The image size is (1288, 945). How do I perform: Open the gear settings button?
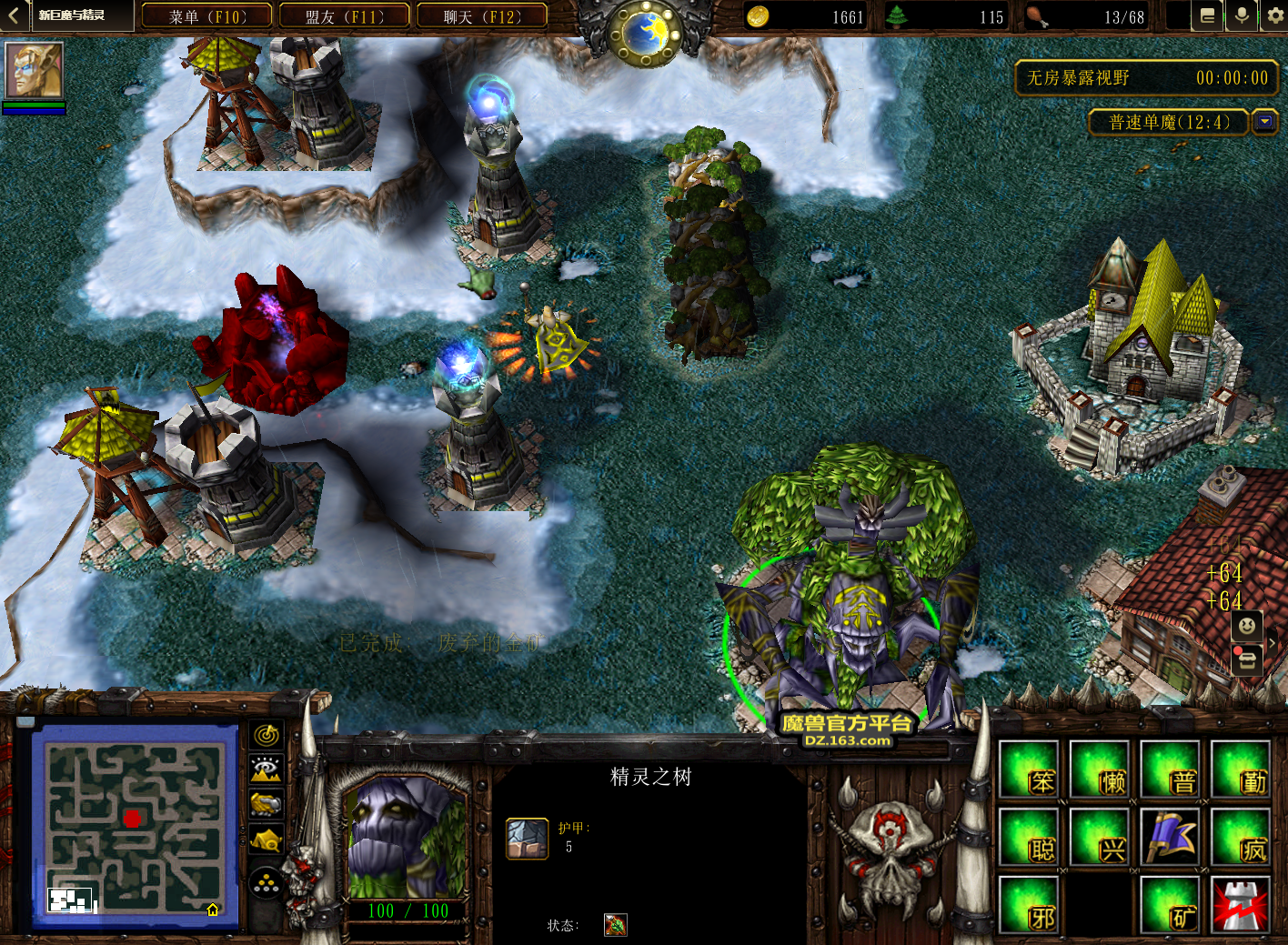coord(1274,16)
